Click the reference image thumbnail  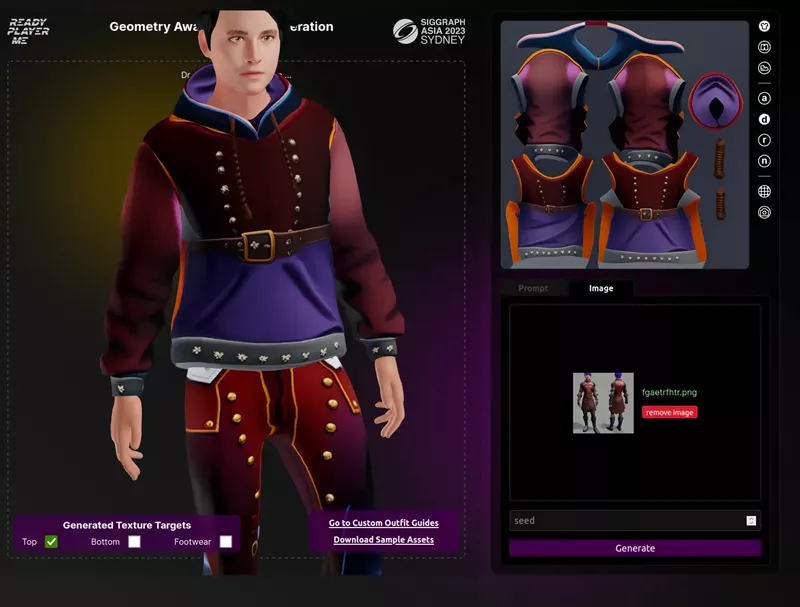[x=603, y=403]
